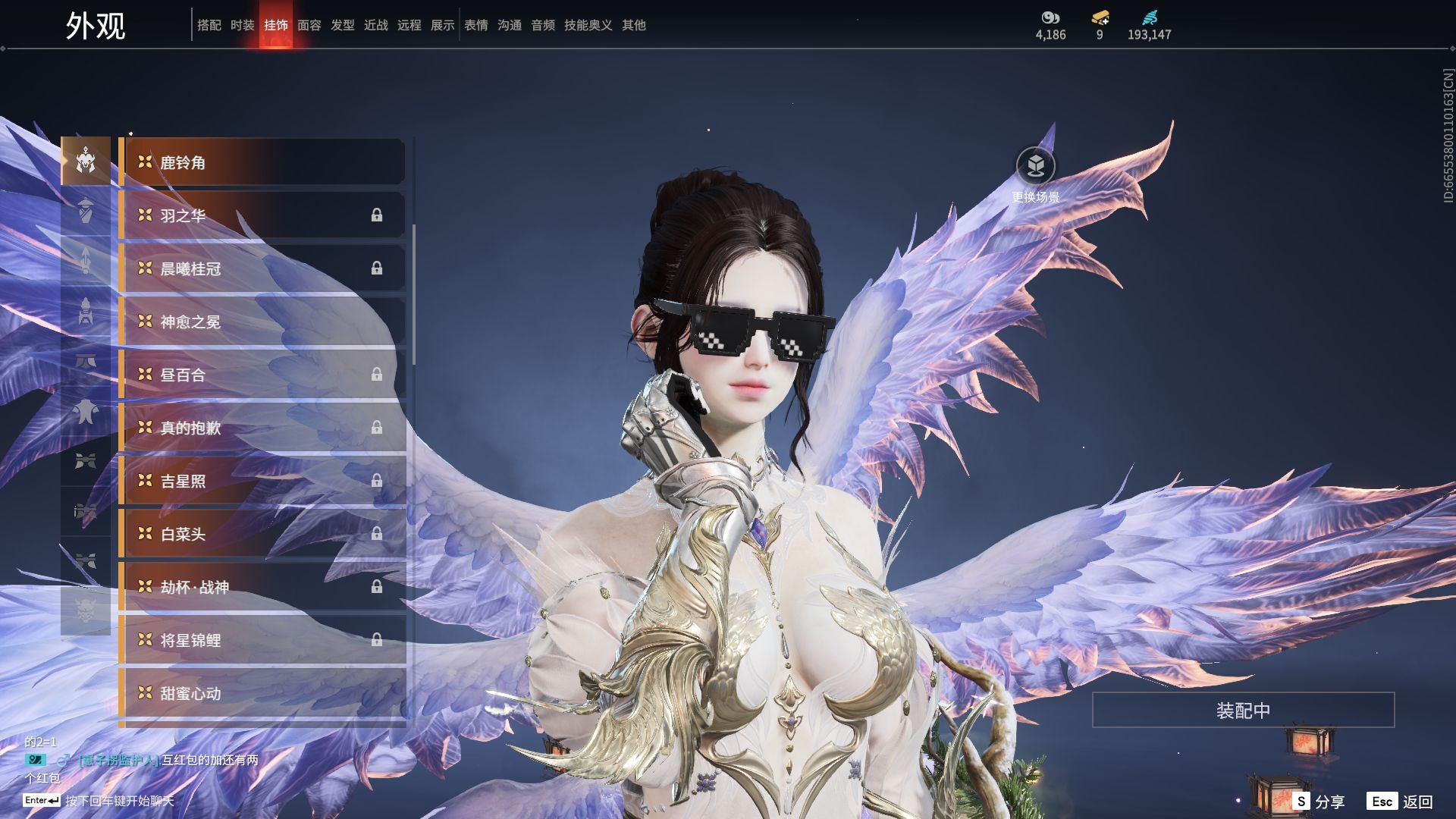Select the 甜蜜心动 accessory
Image resolution: width=1456 pixels, height=819 pixels.
pos(262,693)
